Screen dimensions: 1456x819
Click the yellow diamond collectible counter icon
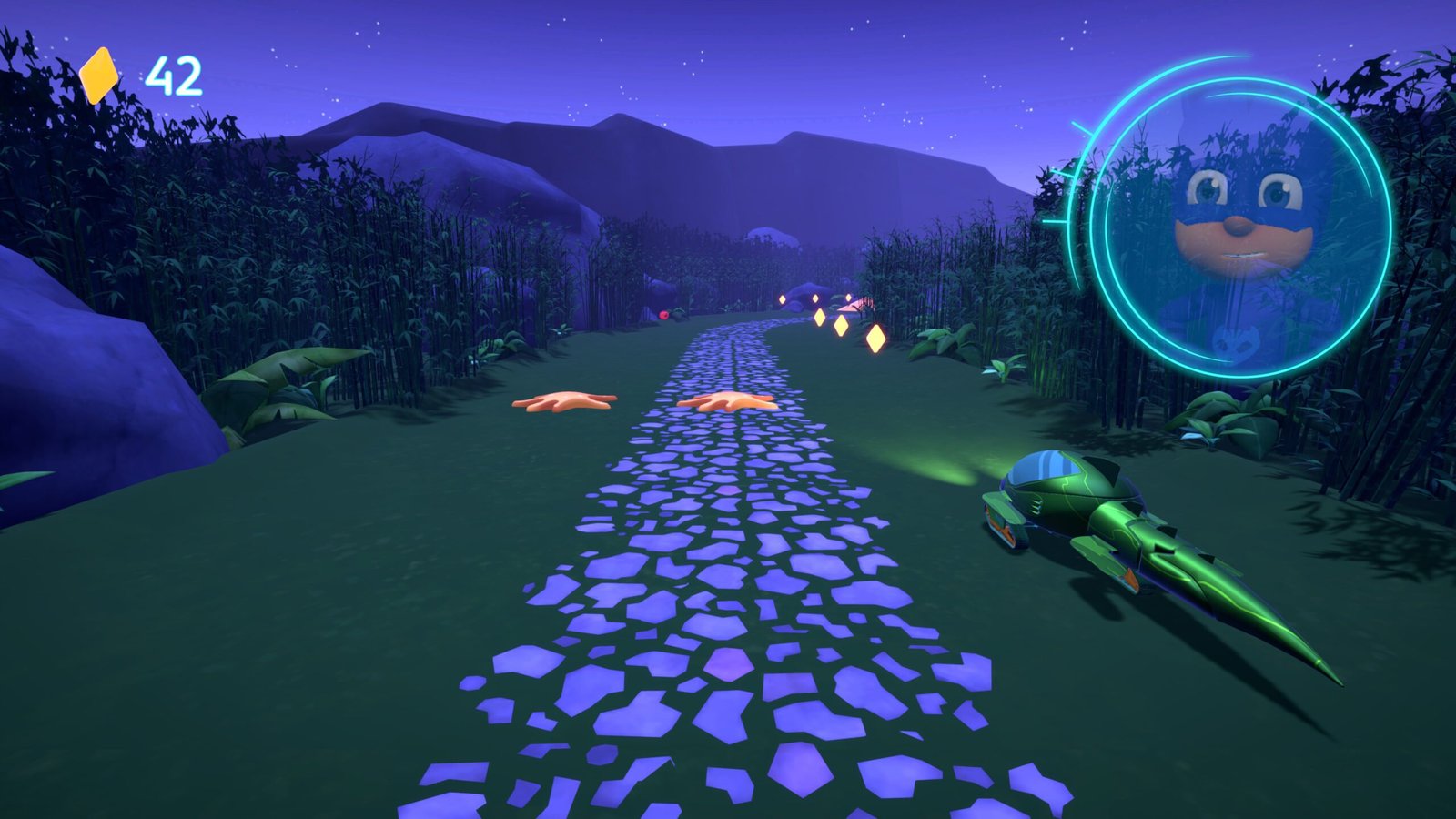(99, 75)
